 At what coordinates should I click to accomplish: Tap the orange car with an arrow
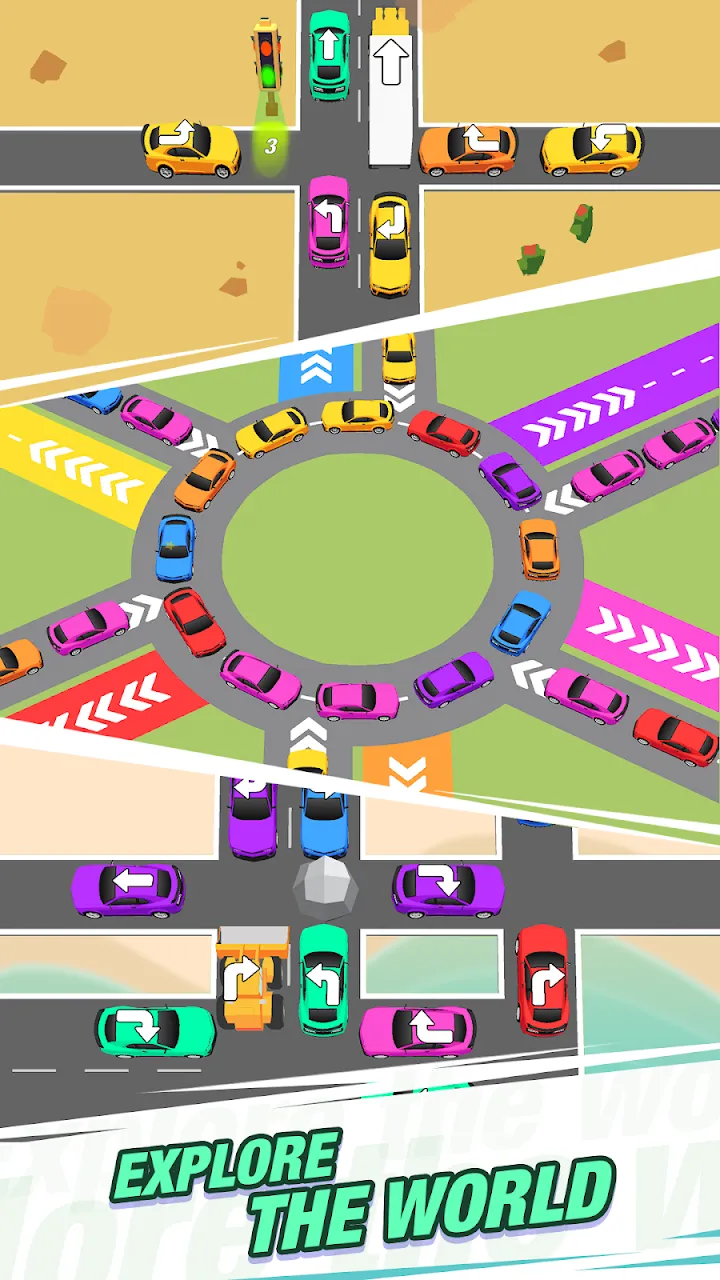pyautogui.click(x=468, y=149)
